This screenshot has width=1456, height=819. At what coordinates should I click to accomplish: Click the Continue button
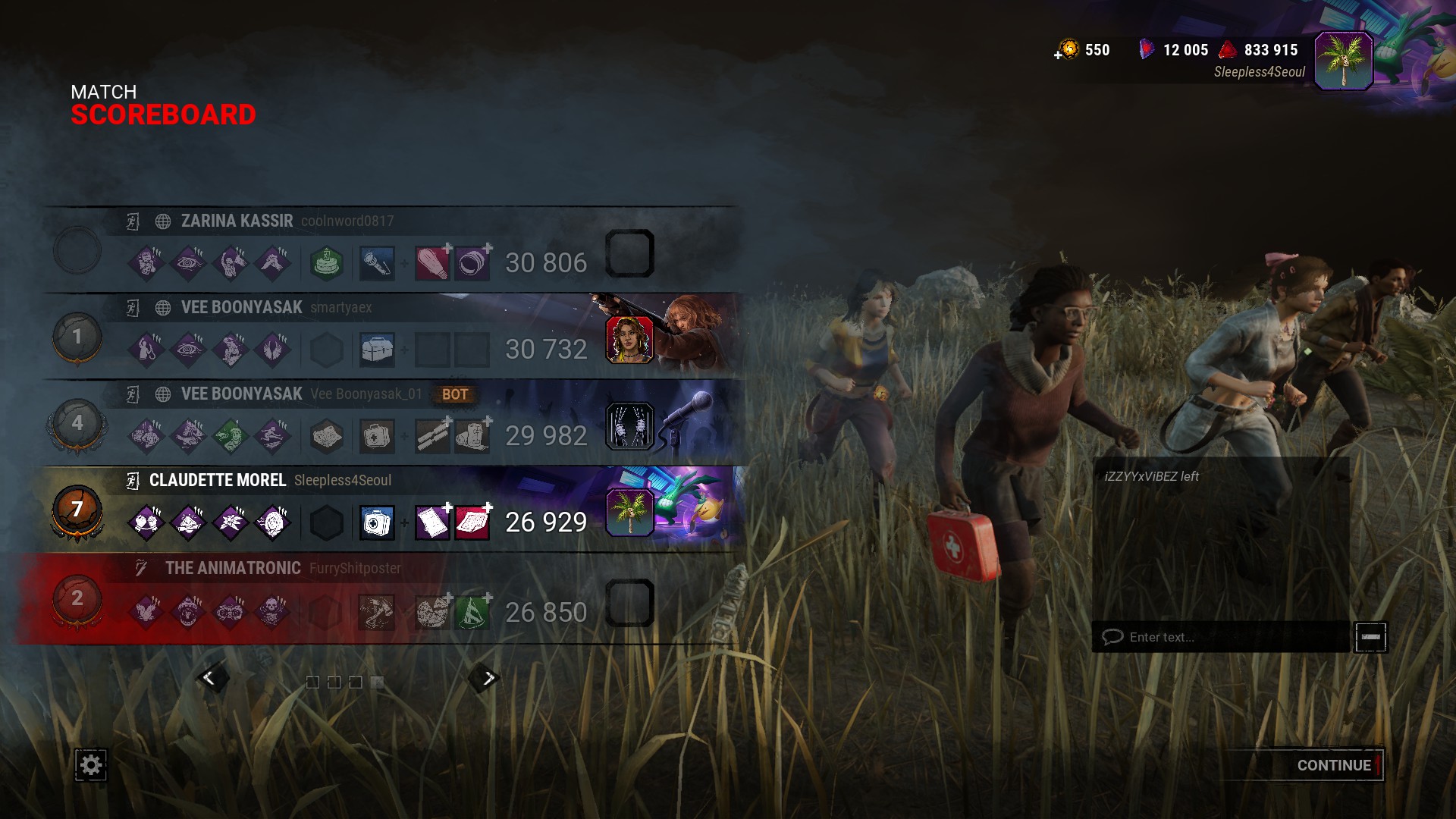[x=1333, y=765]
